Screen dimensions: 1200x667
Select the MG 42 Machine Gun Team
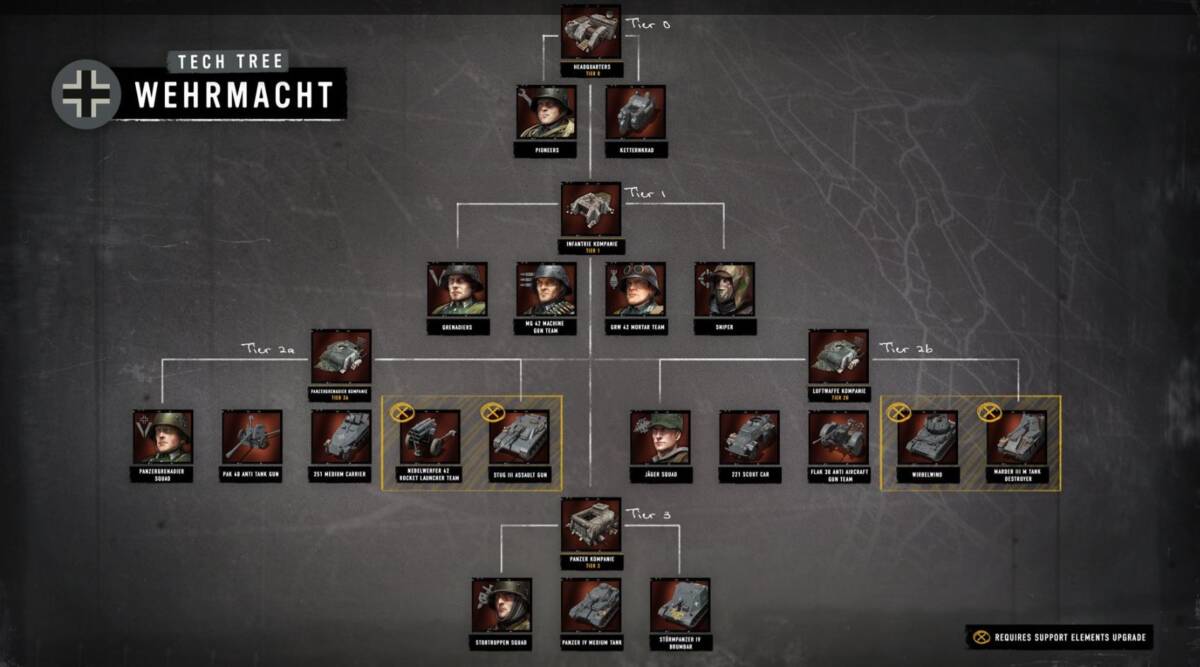pos(546,290)
